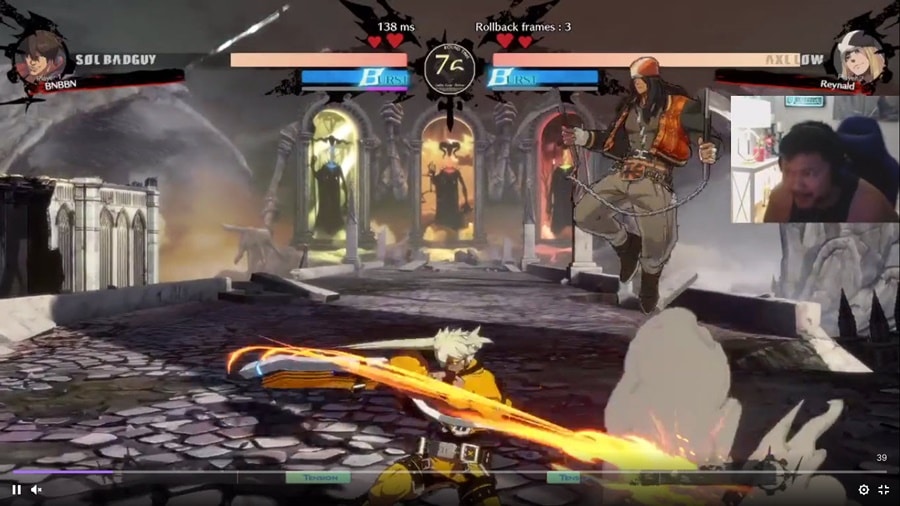Click Axl Low's character portrait
900x506 pixels.
point(857,56)
